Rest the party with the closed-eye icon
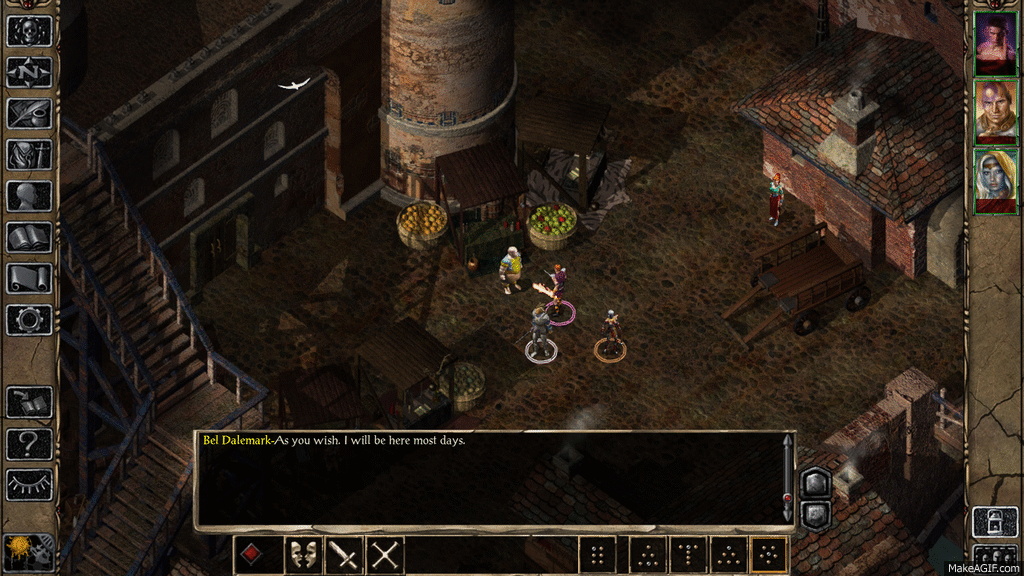This screenshot has width=1024, height=576. (29, 484)
